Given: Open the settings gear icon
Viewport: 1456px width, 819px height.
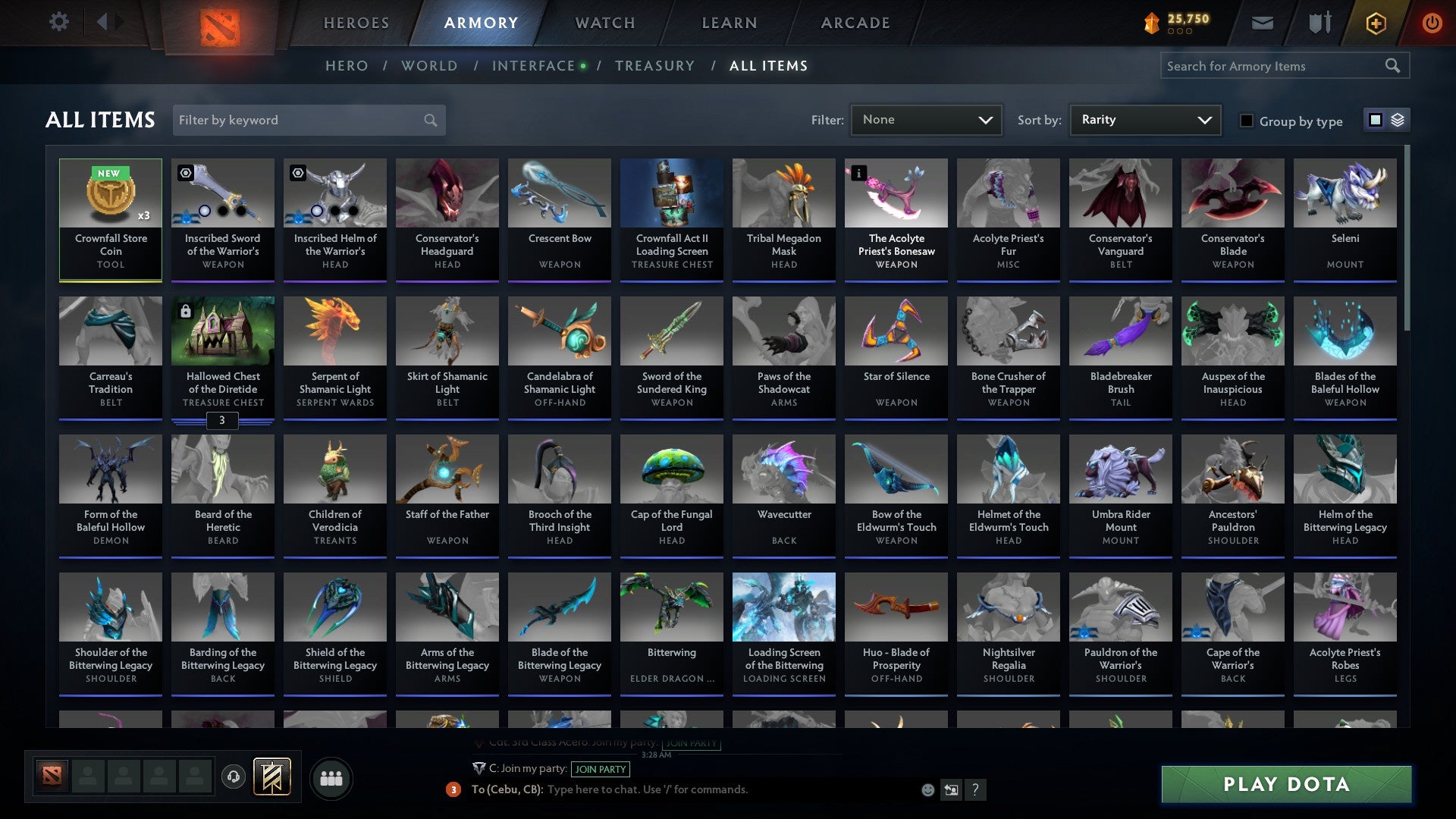Looking at the screenshot, I should (59, 22).
